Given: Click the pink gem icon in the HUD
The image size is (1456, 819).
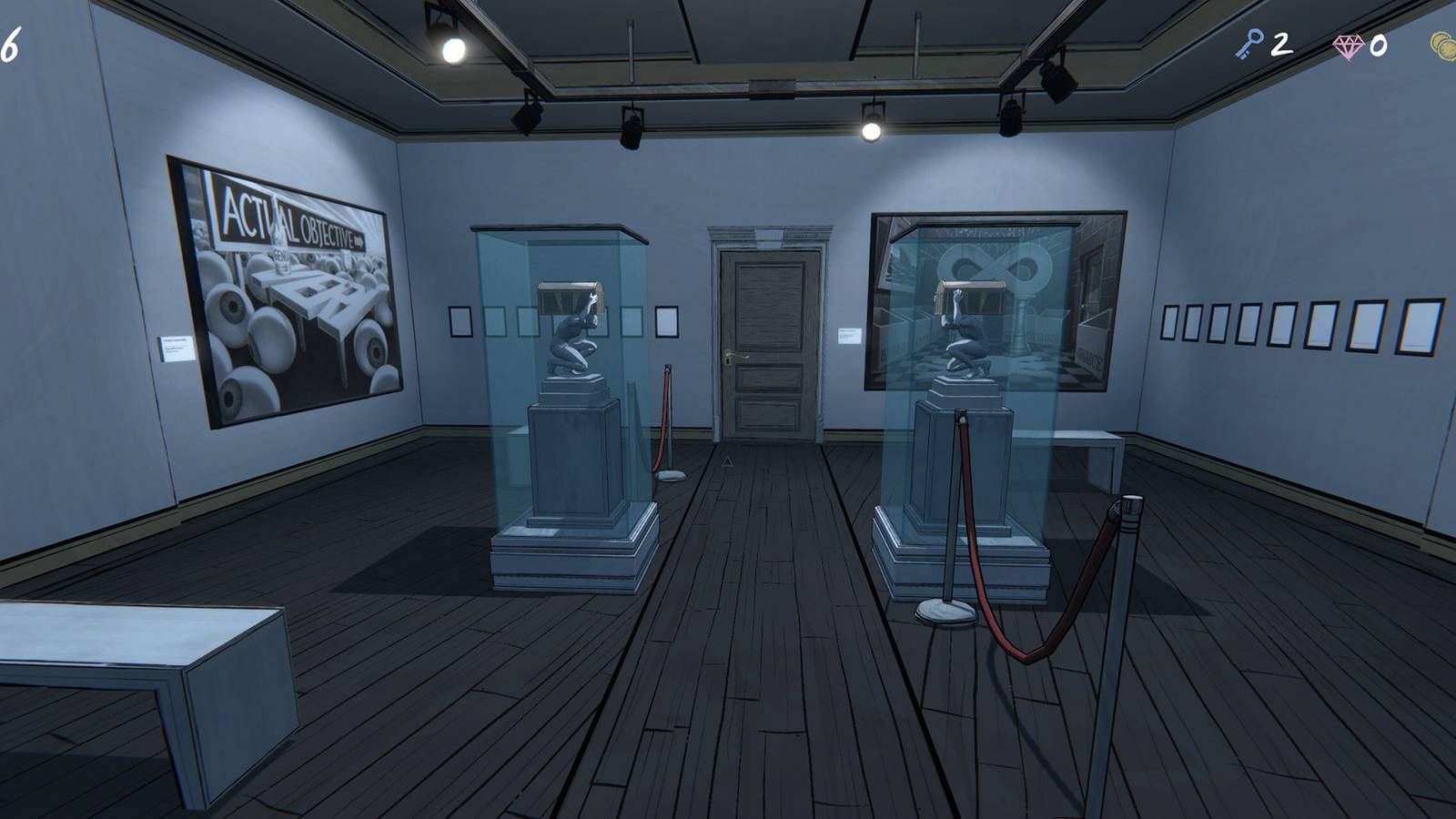Looking at the screenshot, I should click(1347, 44).
